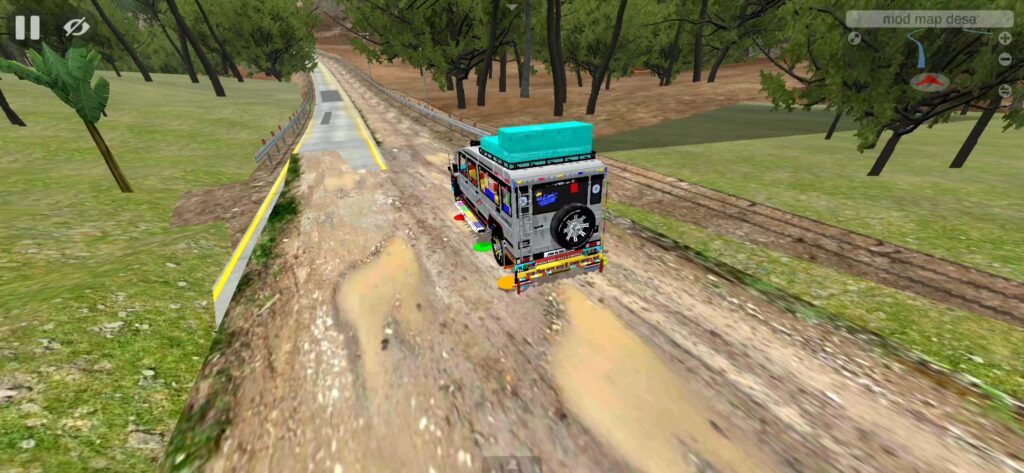Image resolution: width=1024 pixels, height=473 pixels.
Task: Select the red player arrow on minimap
Action: pos(929,82)
